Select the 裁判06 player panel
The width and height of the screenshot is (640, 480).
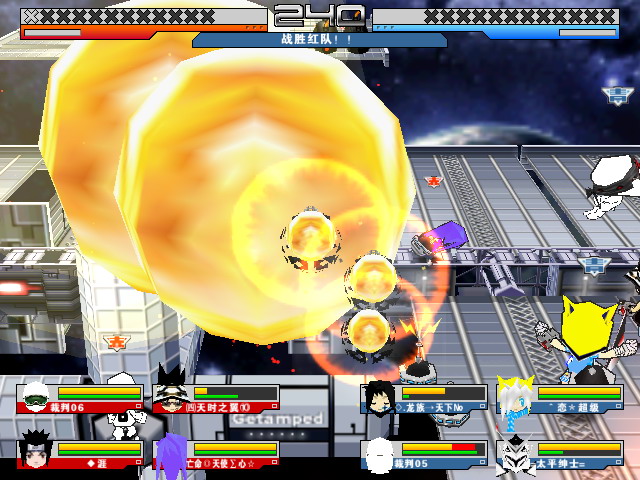click(80, 398)
